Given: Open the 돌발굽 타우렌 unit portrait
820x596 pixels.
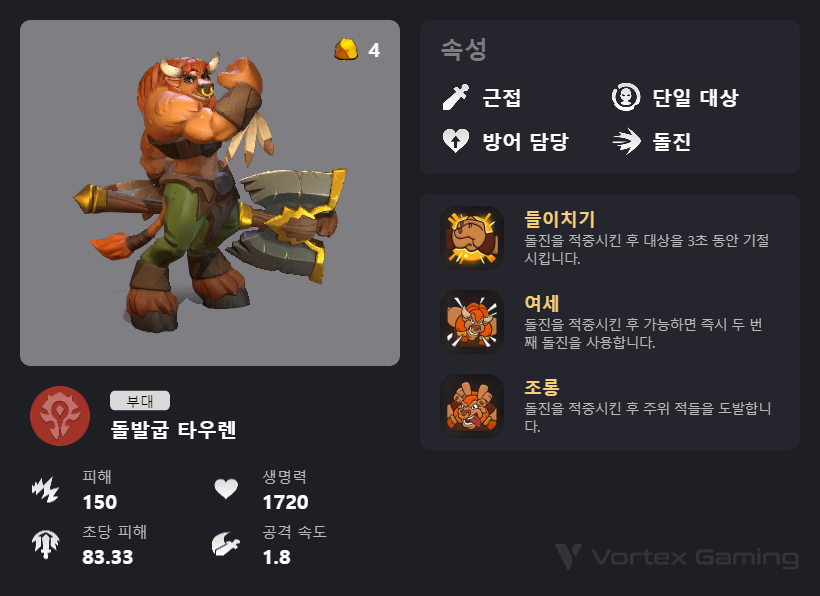Looking at the screenshot, I should [x=210, y=193].
